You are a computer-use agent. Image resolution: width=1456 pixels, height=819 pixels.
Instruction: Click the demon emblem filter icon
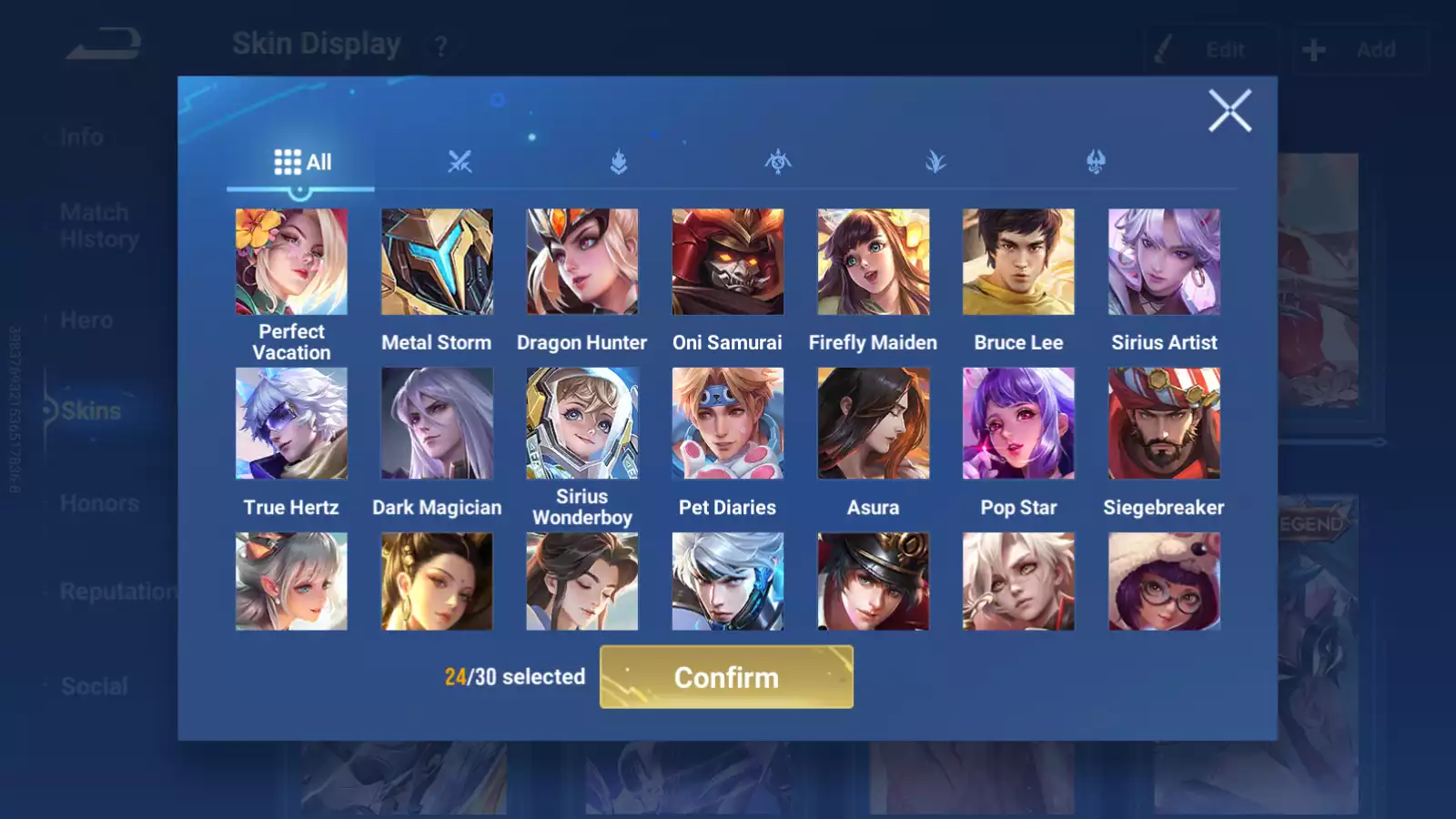(1093, 162)
